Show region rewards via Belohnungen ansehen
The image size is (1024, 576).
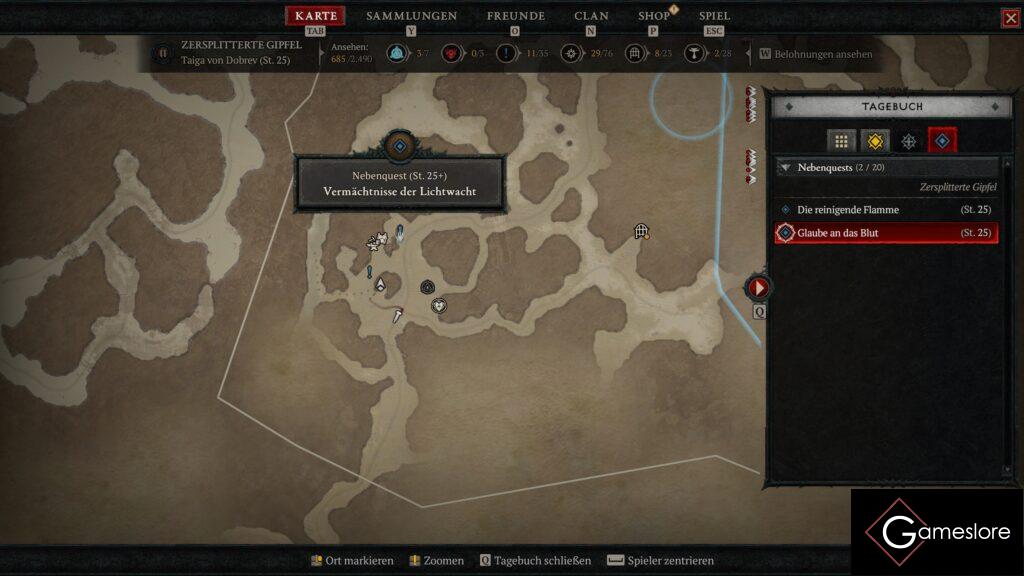(815, 54)
